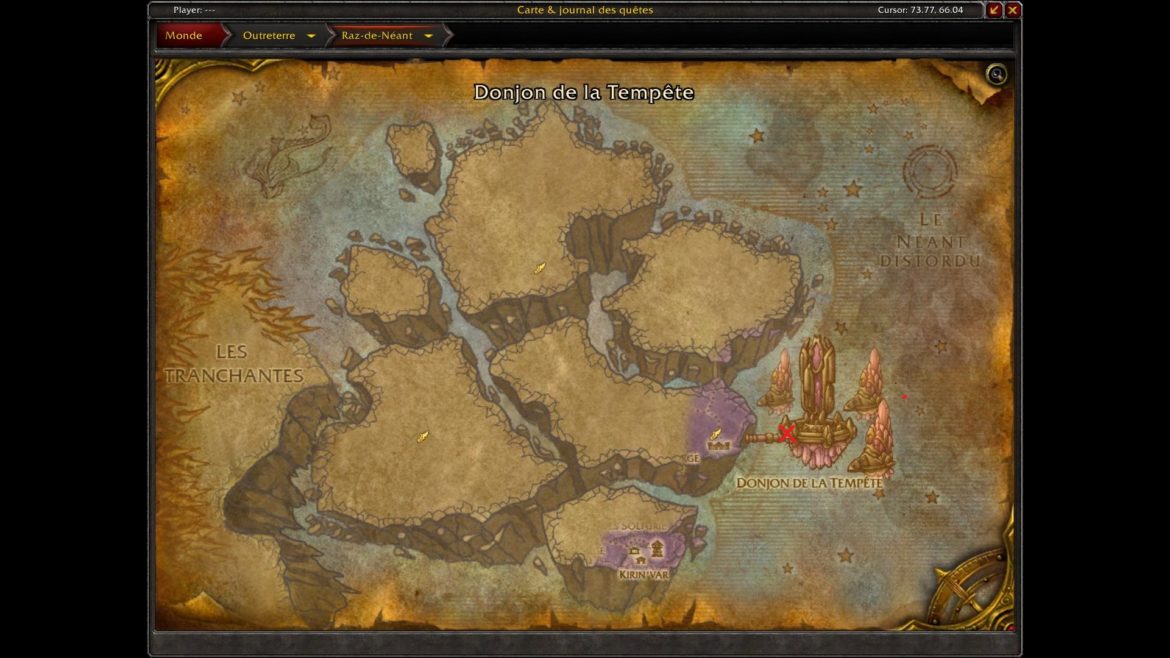Image resolution: width=1170 pixels, height=658 pixels.
Task: Go to the Monde map level
Action: (184, 36)
